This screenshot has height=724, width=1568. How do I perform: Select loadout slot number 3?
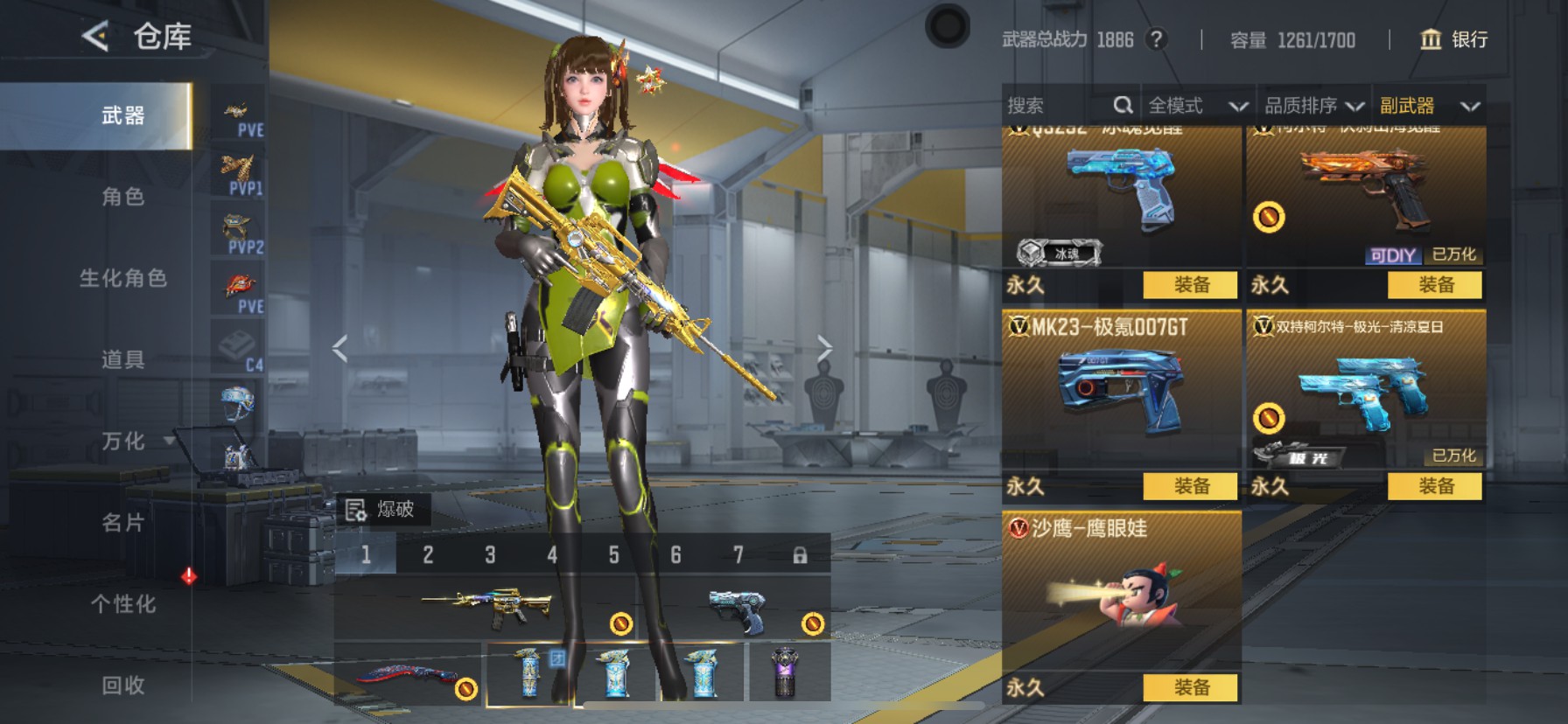(490, 555)
